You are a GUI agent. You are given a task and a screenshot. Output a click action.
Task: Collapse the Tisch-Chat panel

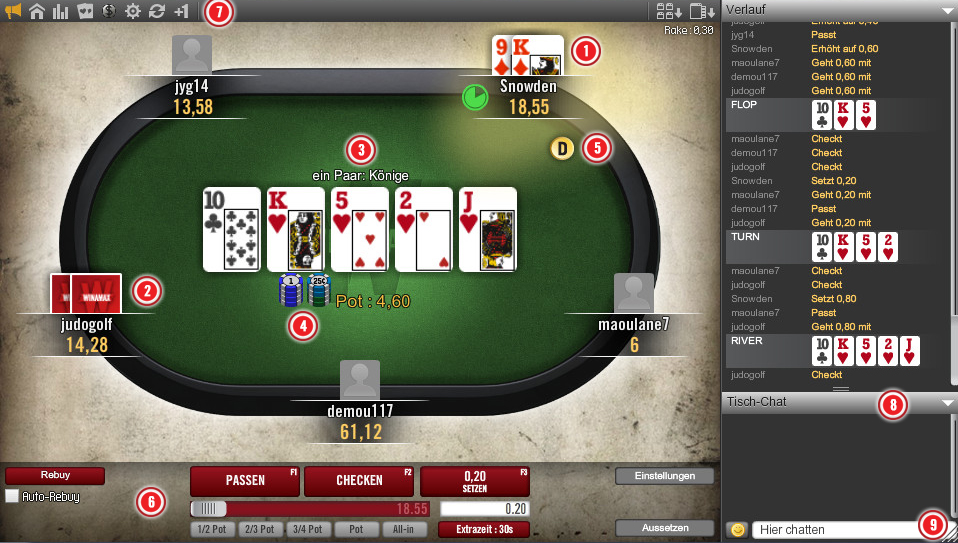pyautogui.click(x=947, y=402)
